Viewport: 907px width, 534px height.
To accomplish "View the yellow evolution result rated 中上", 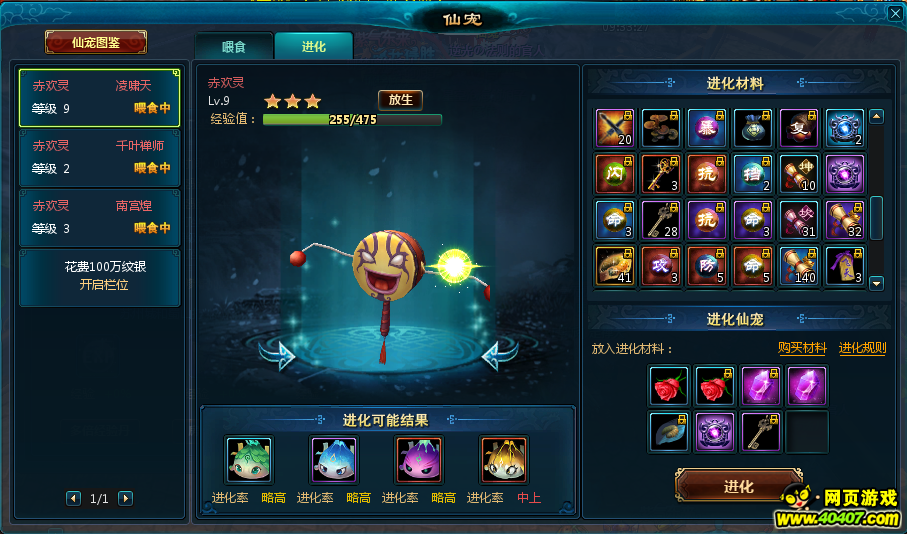I will [503, 460].
